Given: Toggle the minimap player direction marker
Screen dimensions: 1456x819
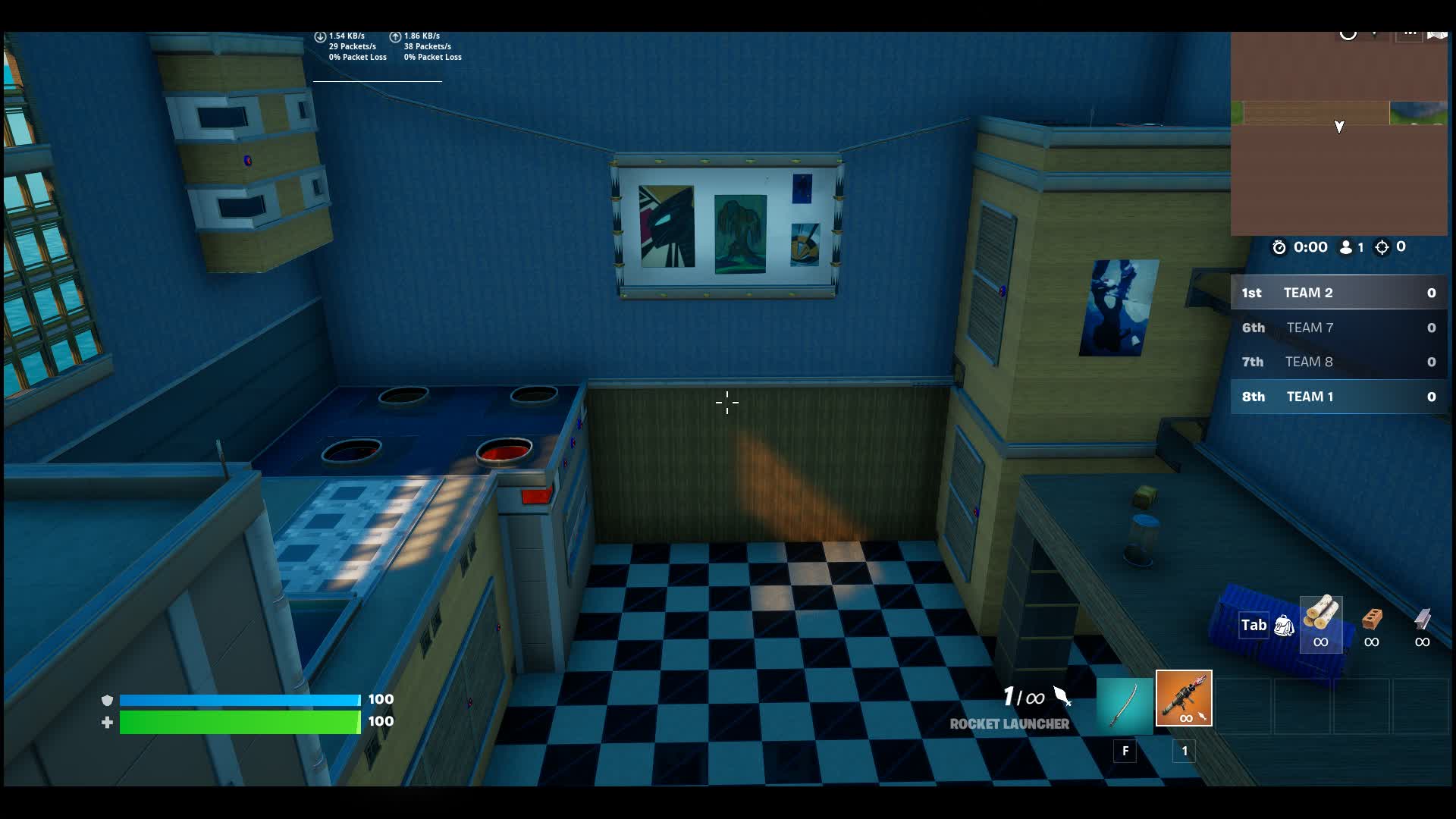Looking at the screenshot, I should click(1339, 127).
